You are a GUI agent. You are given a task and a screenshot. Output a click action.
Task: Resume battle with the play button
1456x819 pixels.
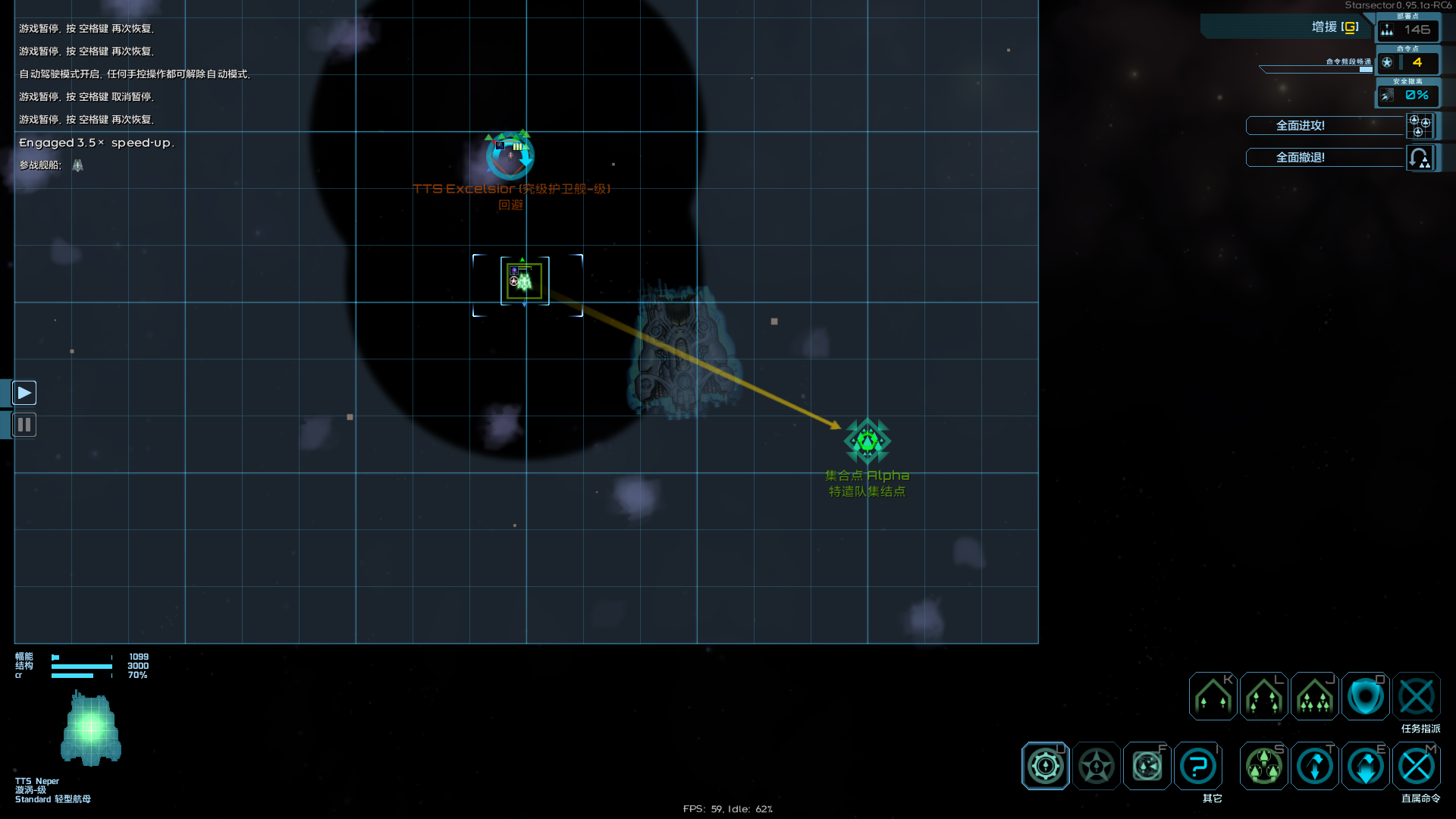[x=24, y=392]
